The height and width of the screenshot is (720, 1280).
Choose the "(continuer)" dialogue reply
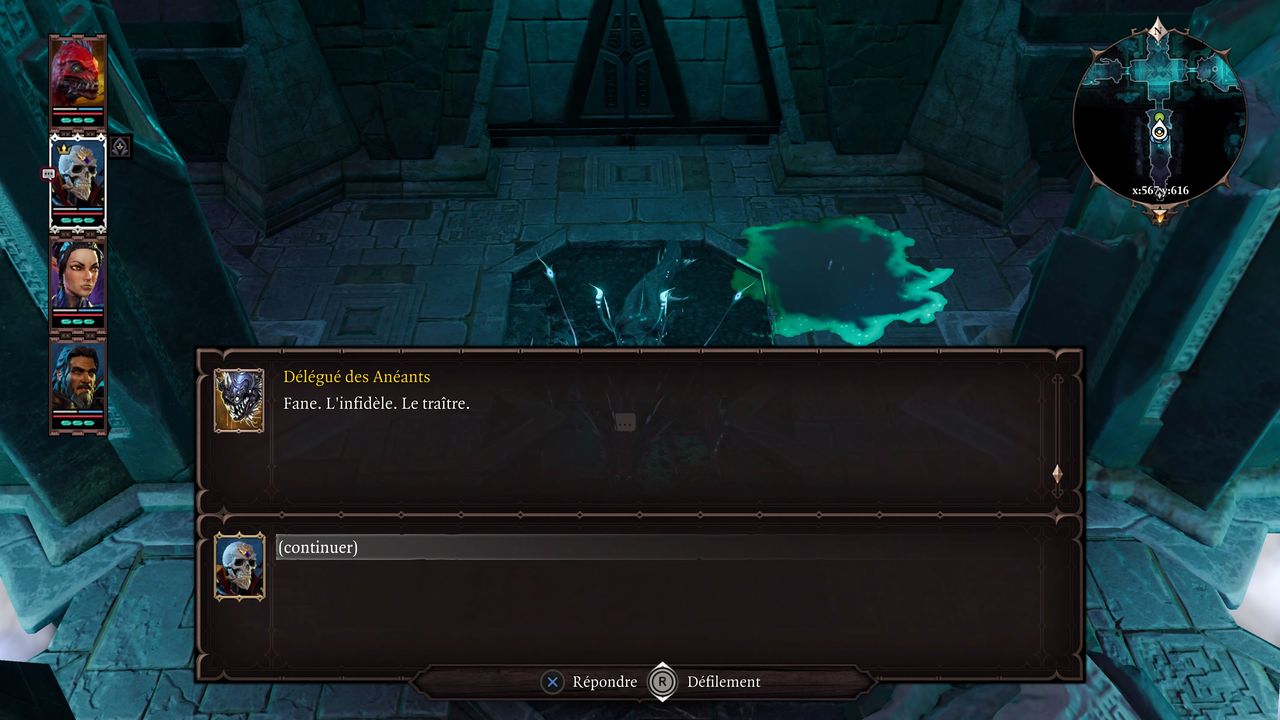318,547
